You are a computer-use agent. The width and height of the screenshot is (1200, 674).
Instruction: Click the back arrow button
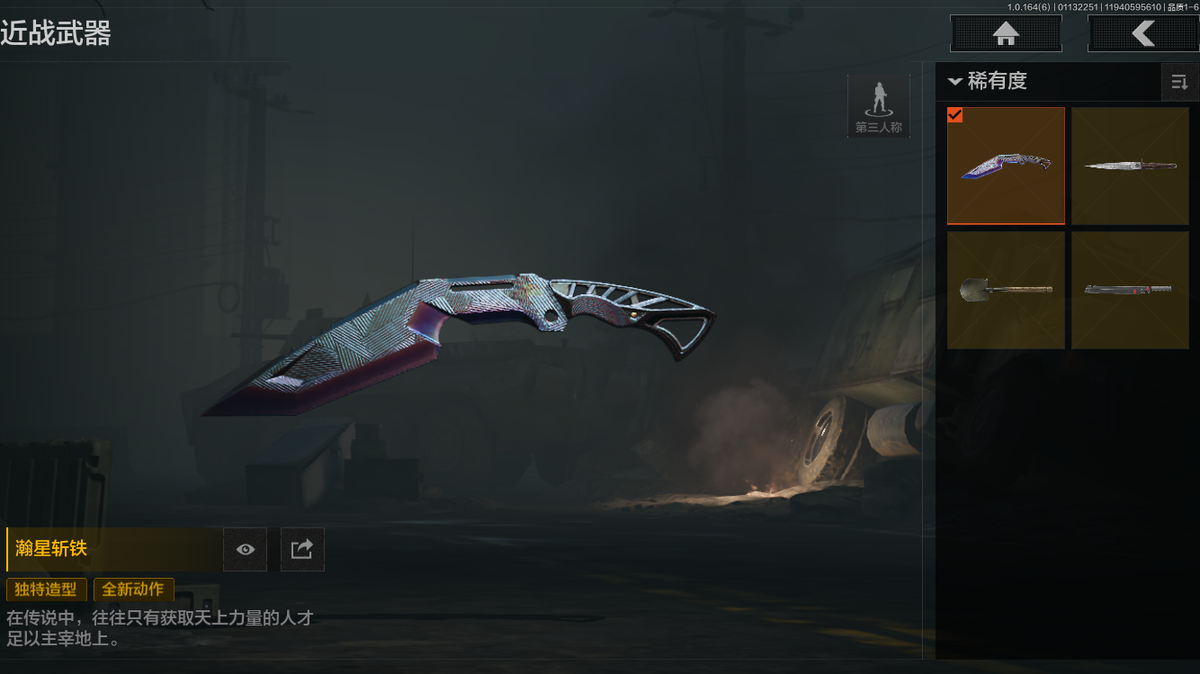pyautogui.click(x=1143, y=33)
